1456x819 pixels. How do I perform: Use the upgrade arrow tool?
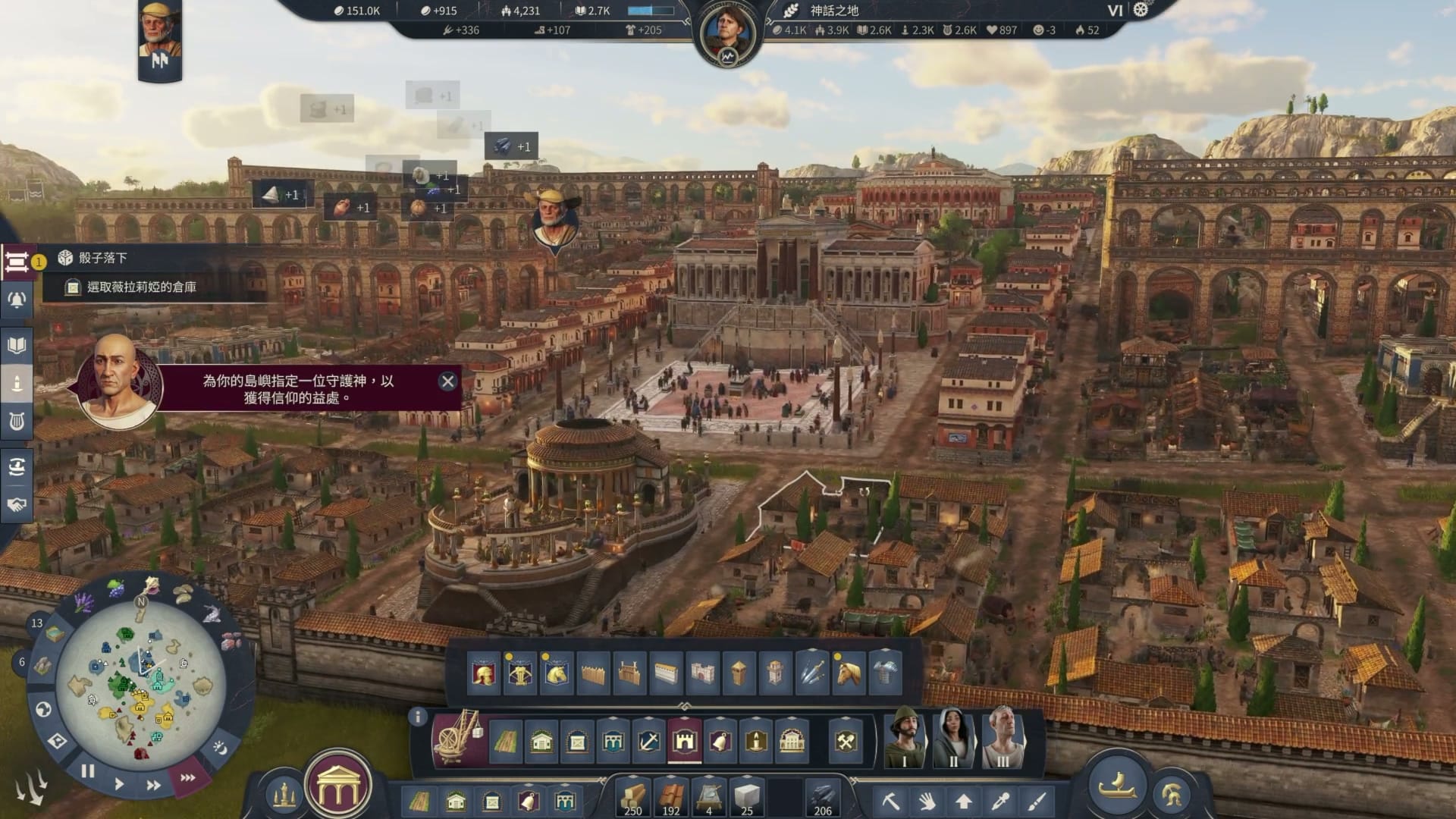point(964,801)
